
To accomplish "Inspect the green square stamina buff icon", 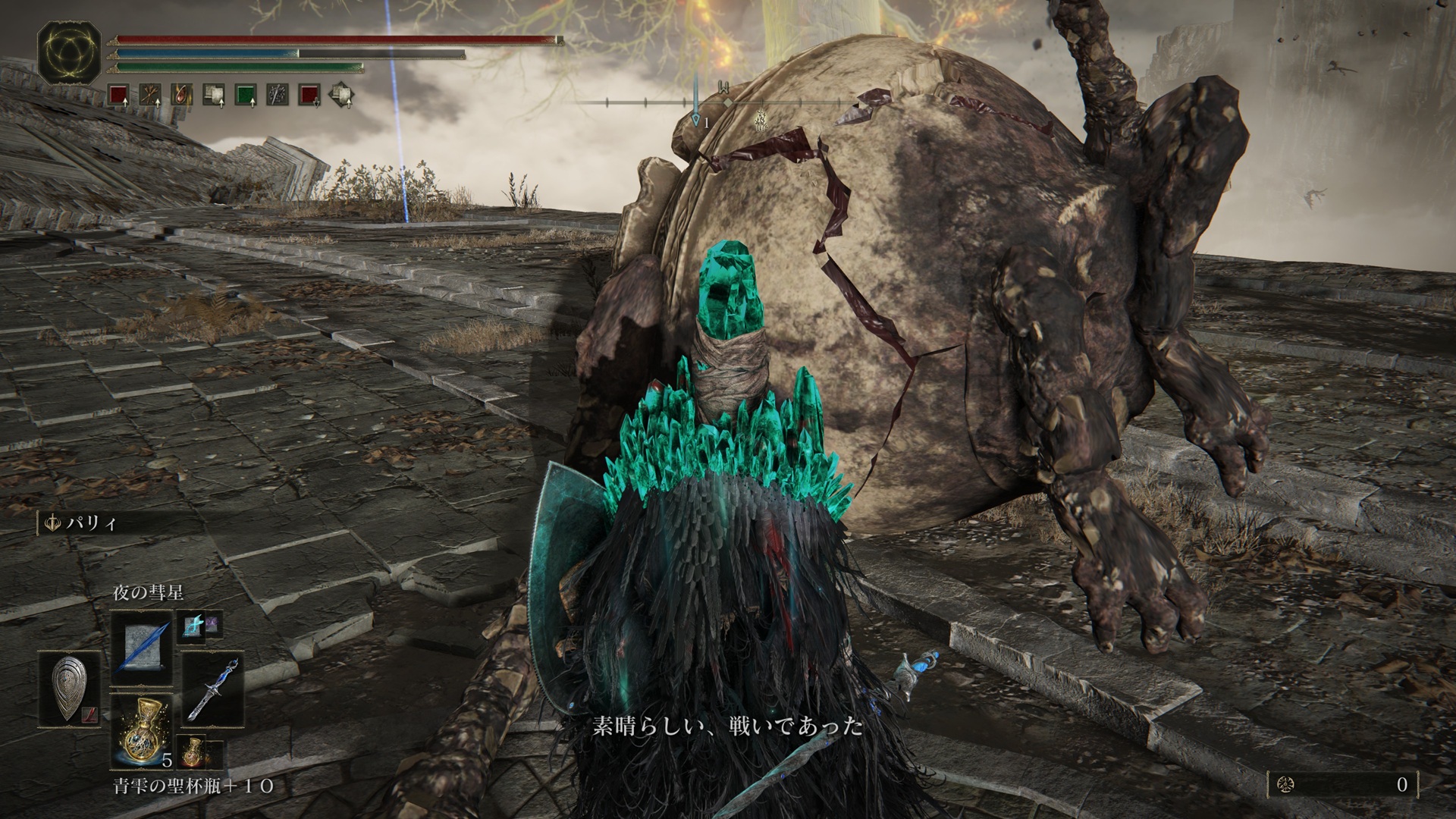I will 245,95.
